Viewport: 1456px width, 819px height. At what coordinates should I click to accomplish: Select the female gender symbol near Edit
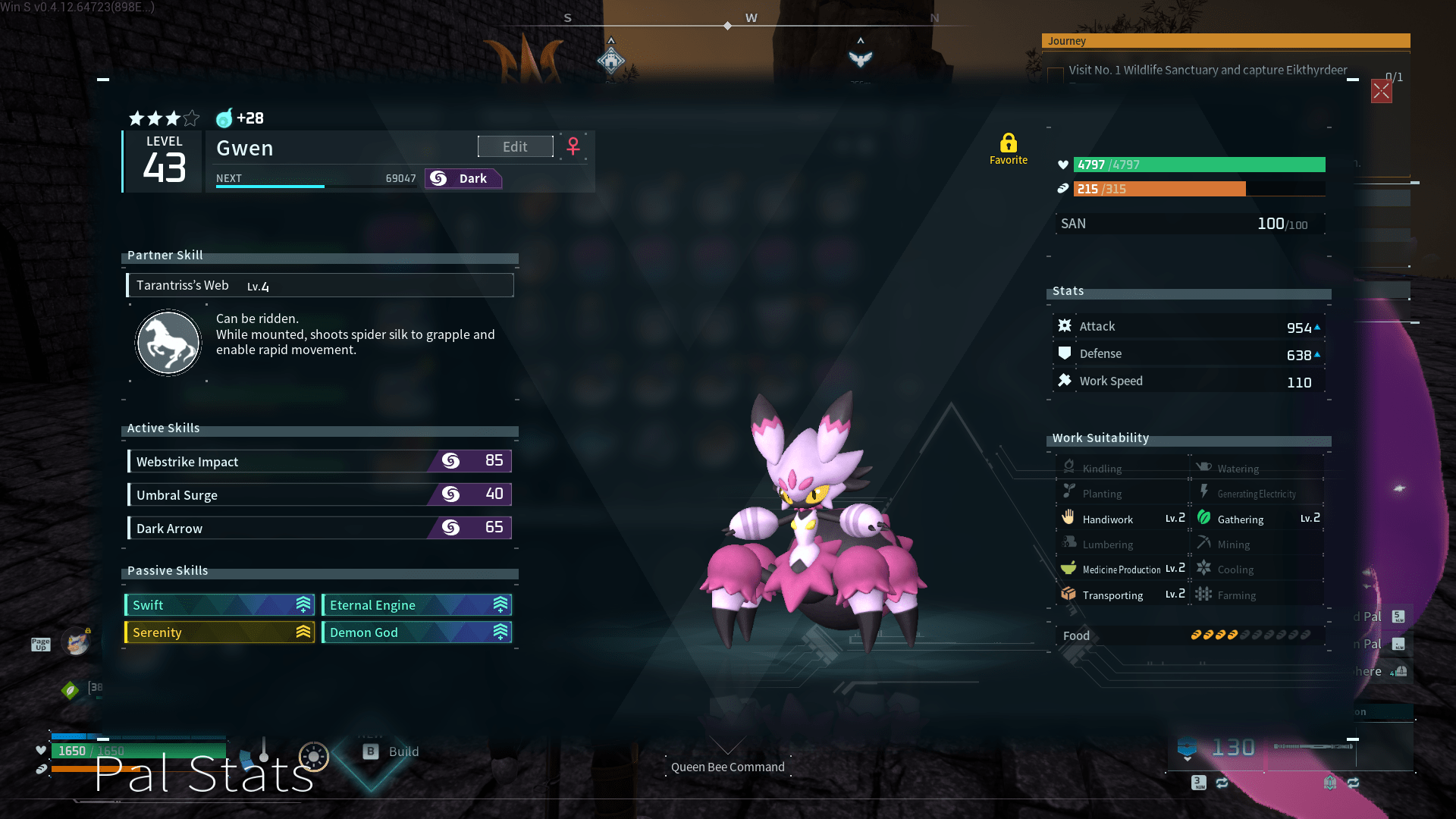click(573, 146)
